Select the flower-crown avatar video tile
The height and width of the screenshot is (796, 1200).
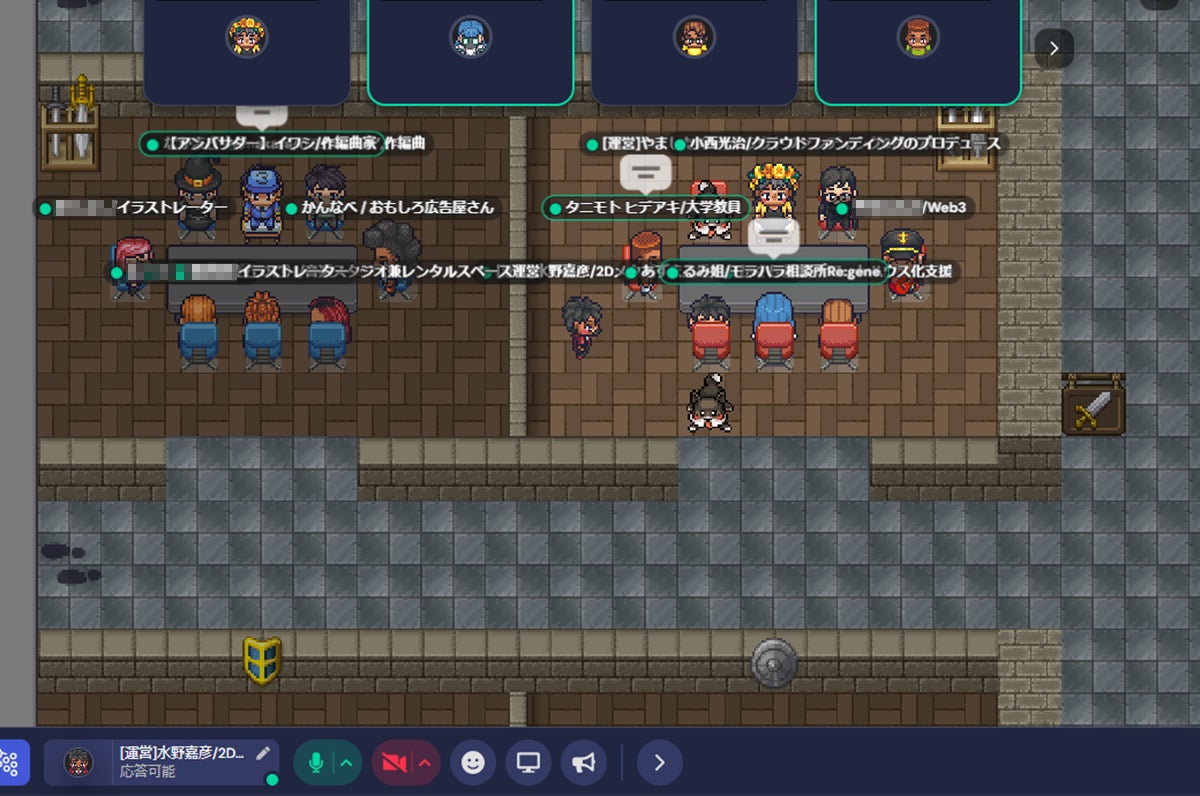coord(246,45)
